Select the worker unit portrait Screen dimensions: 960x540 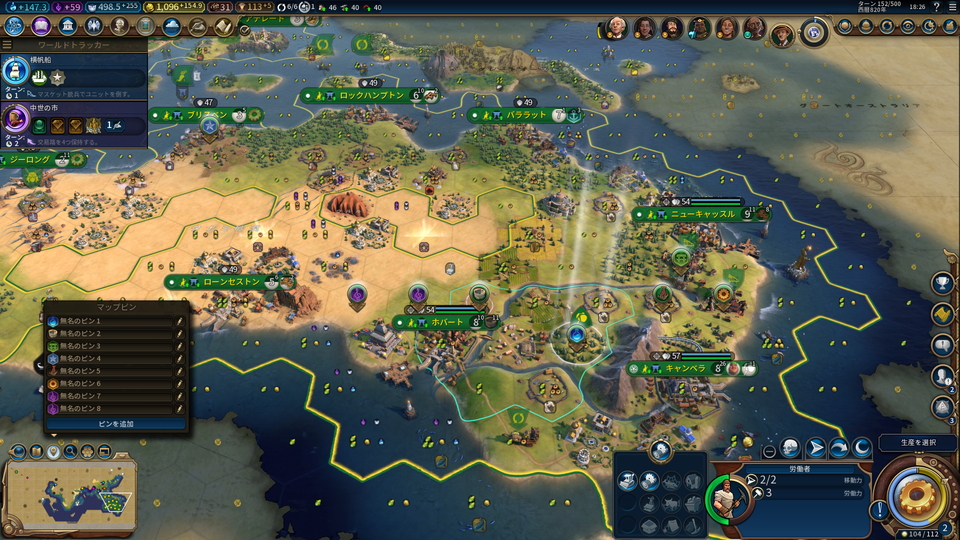pyautogui.click(x=727, y=497)
